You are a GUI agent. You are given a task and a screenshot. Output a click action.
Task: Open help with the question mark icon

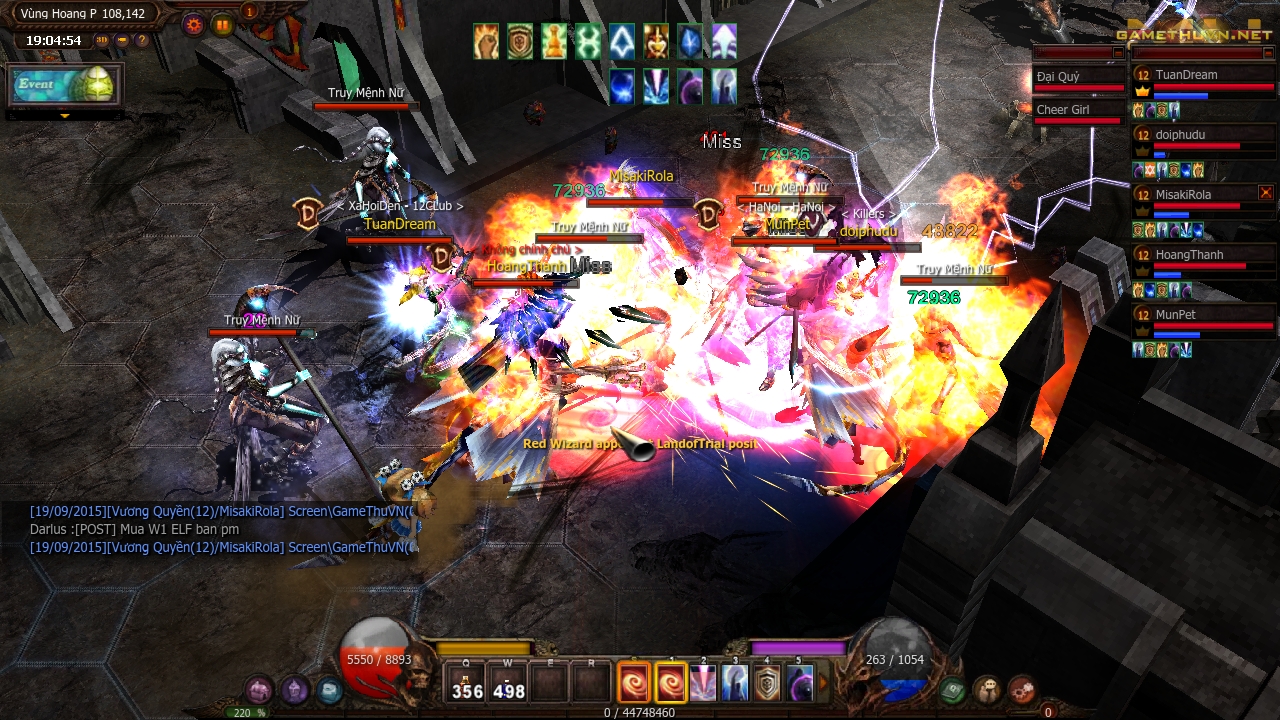[142, 41]
